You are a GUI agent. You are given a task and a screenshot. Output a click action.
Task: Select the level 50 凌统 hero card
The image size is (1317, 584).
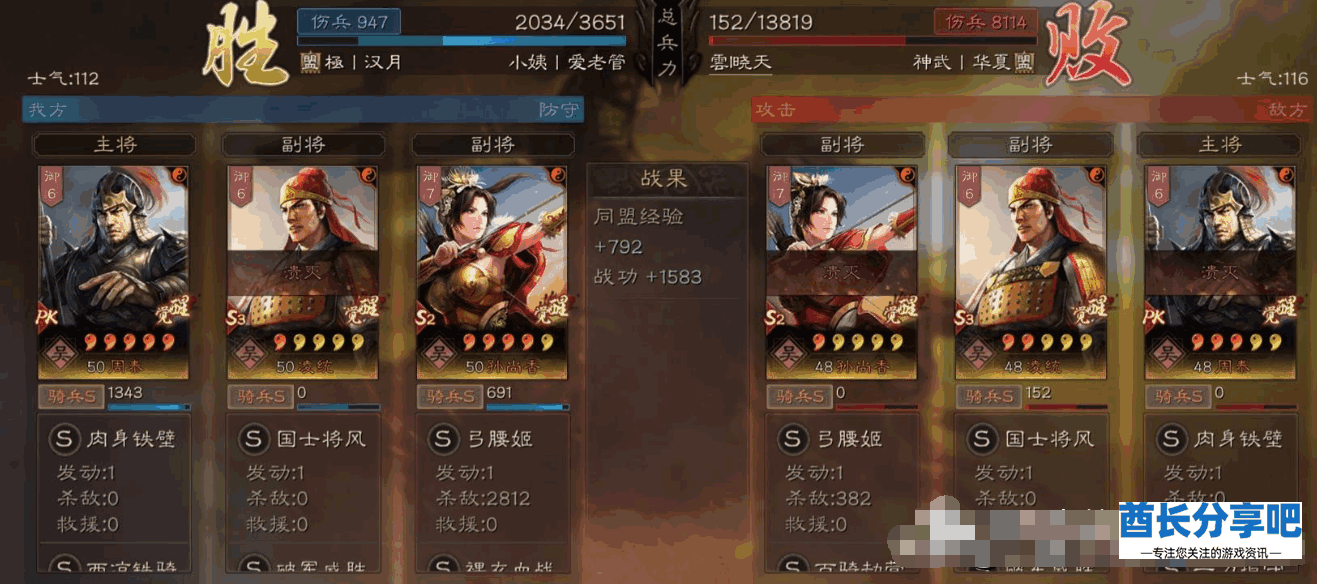pos(301,271)
